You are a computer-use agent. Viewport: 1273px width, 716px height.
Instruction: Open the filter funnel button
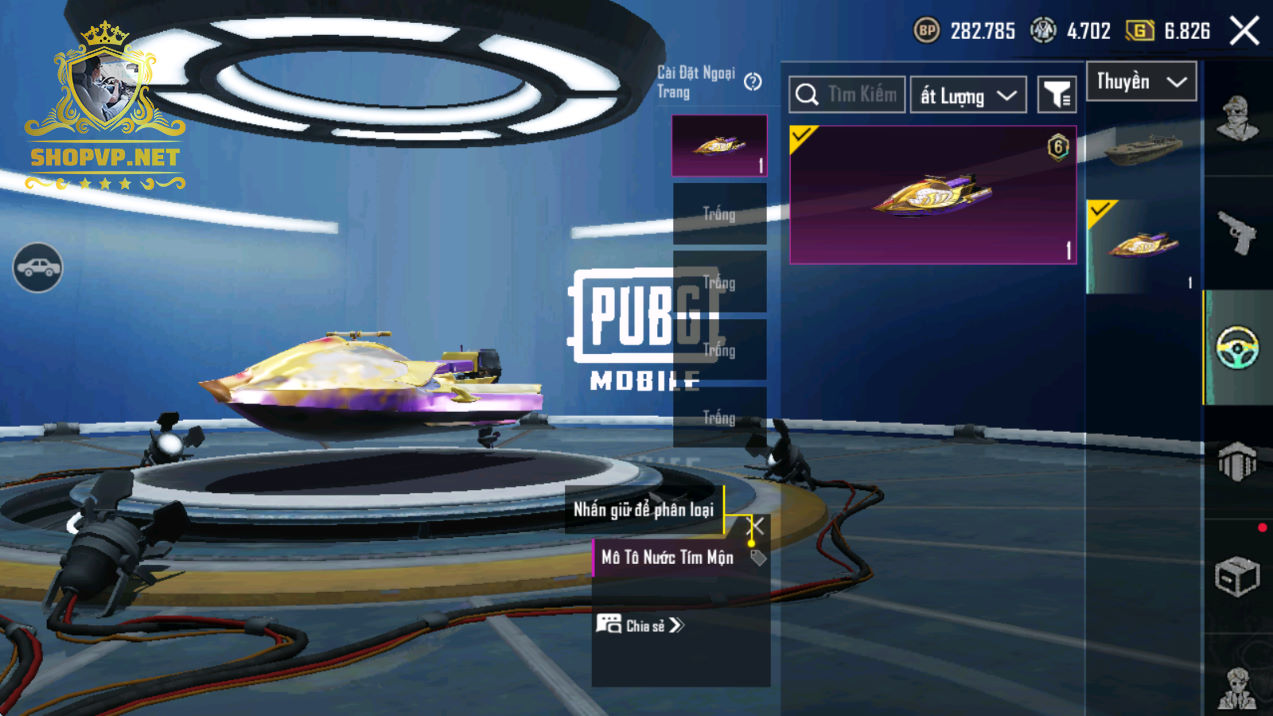coord(1056,95)
